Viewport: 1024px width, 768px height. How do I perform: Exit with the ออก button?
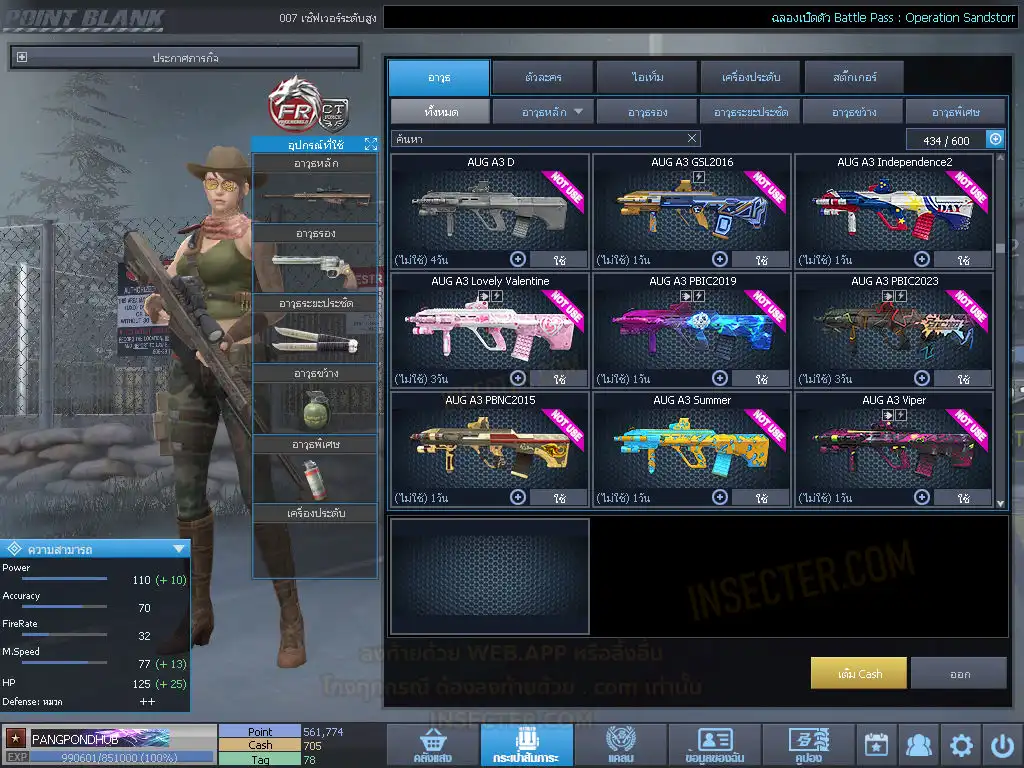[x=959, y=673]
